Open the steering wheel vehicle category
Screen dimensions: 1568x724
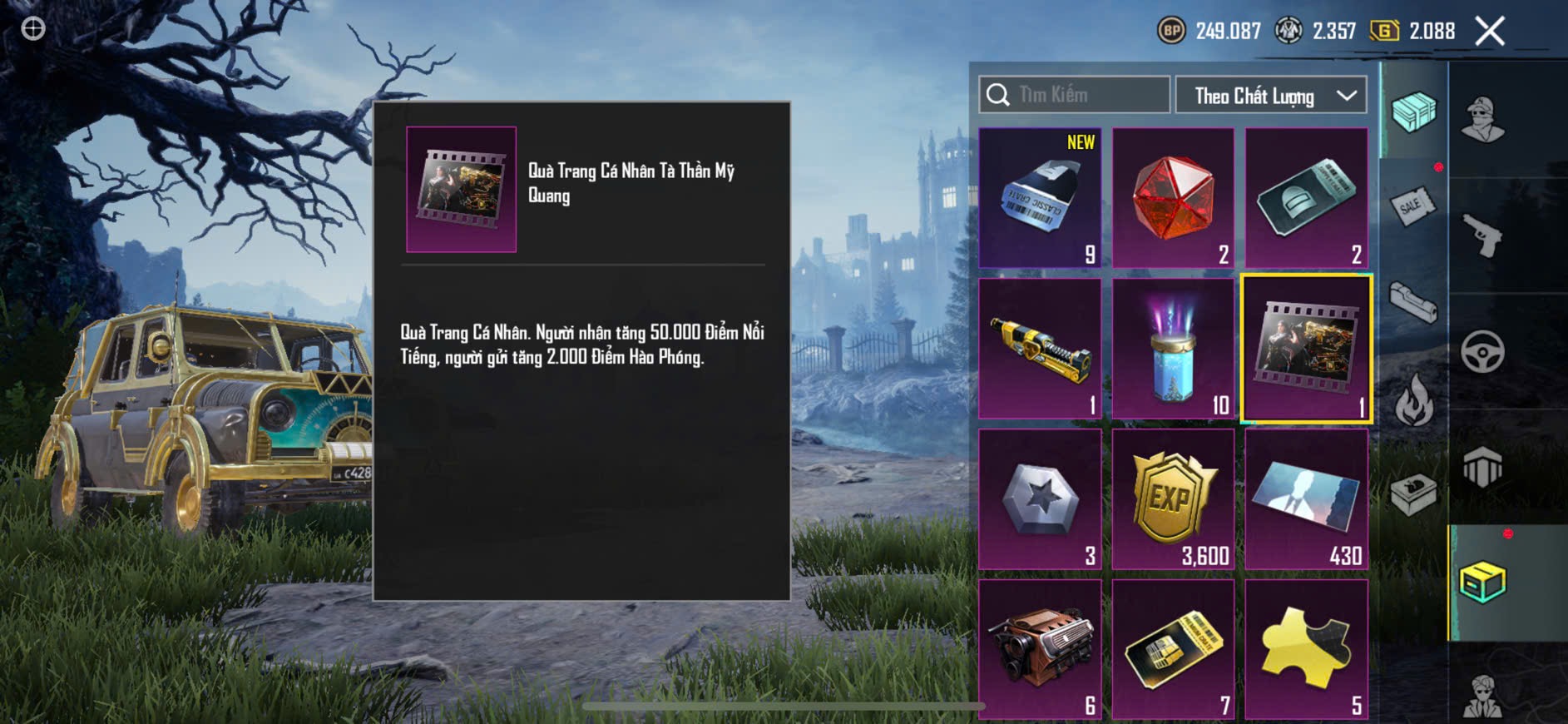[x=1482, y=352]
